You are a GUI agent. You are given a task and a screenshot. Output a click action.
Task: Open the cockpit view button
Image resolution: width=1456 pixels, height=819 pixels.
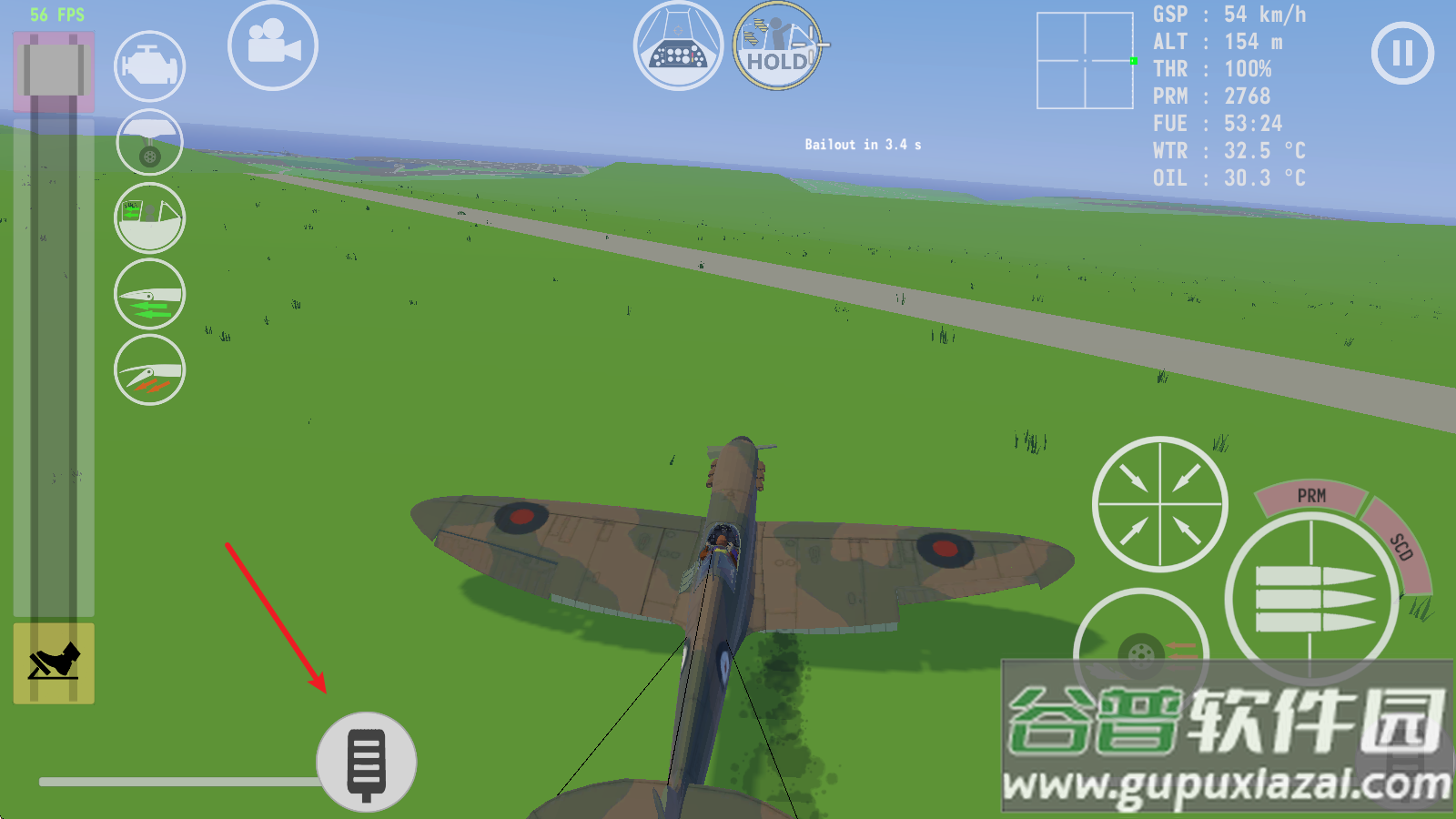coord(678,46)
